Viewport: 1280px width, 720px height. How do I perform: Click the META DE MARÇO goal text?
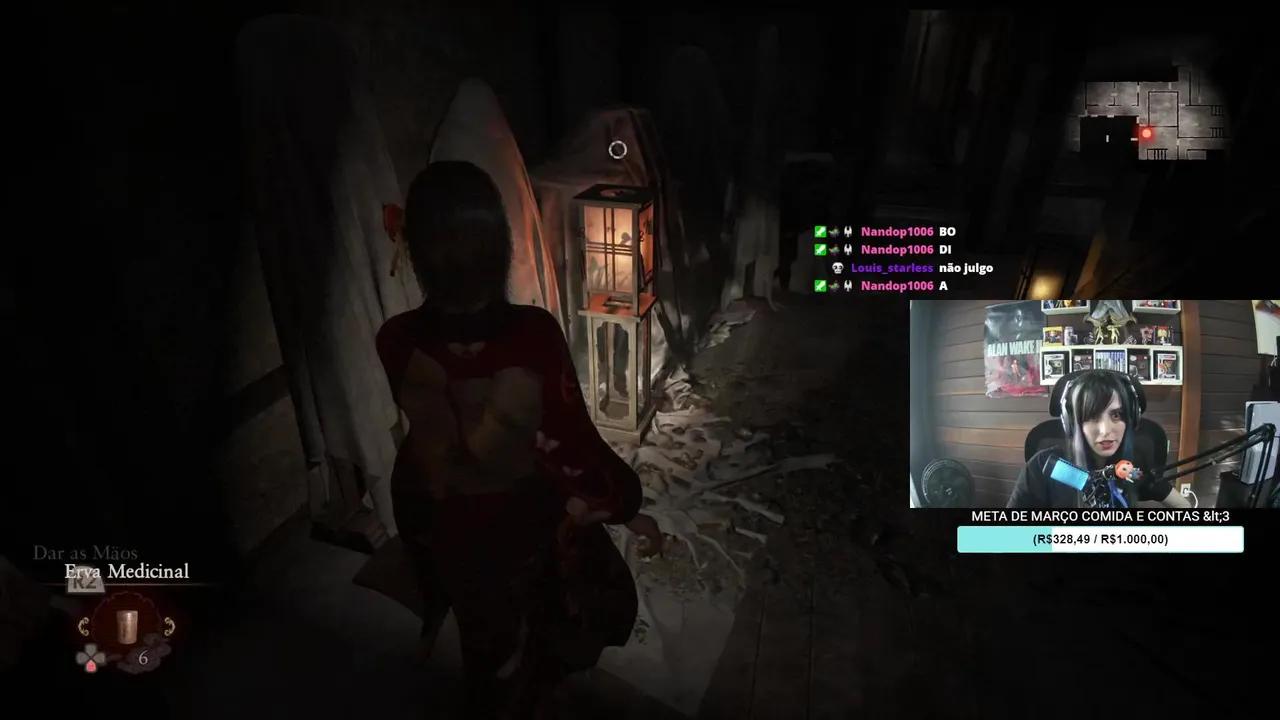[x=1100, y=517]
